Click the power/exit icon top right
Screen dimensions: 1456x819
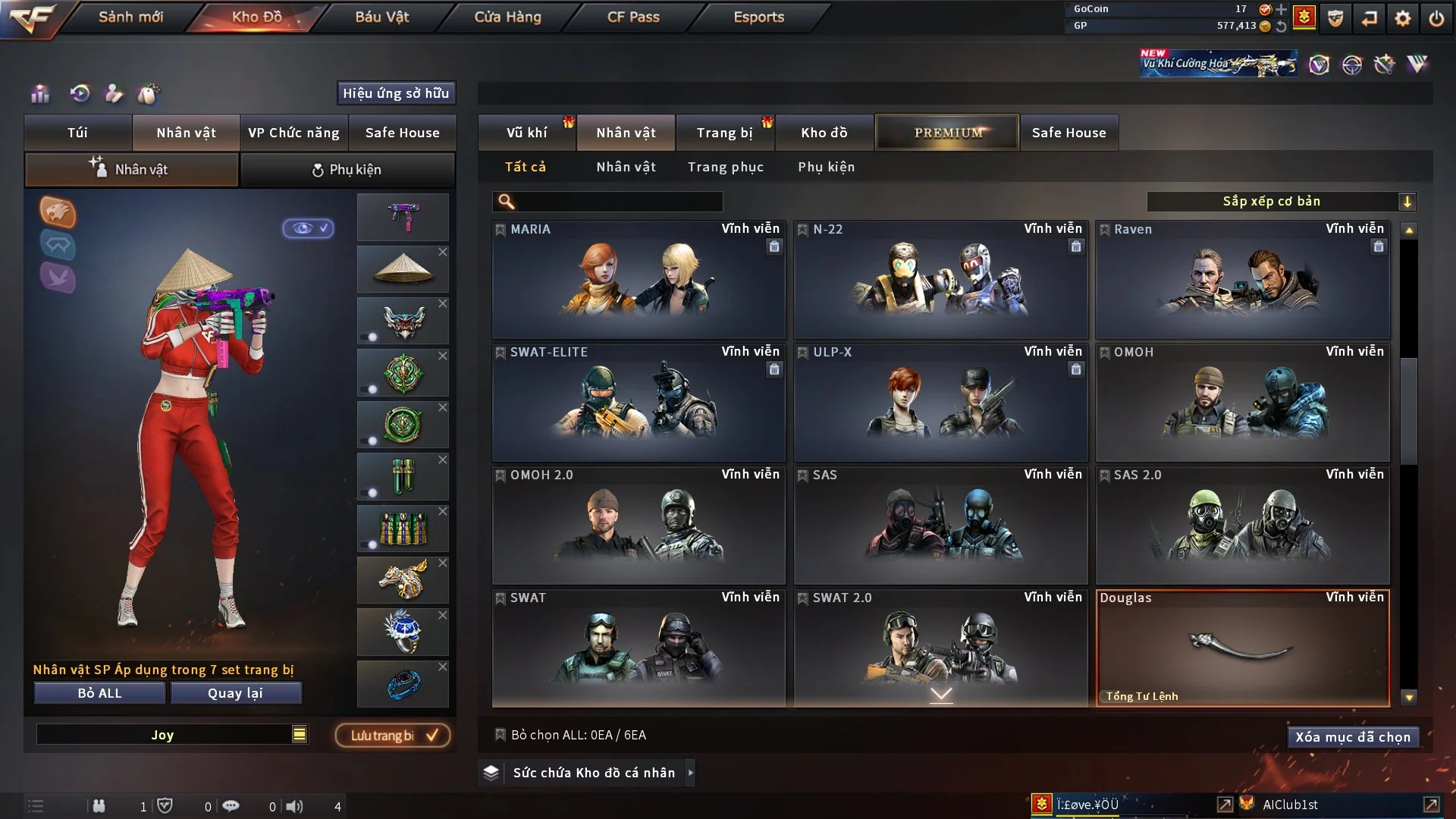[1437, 19]
